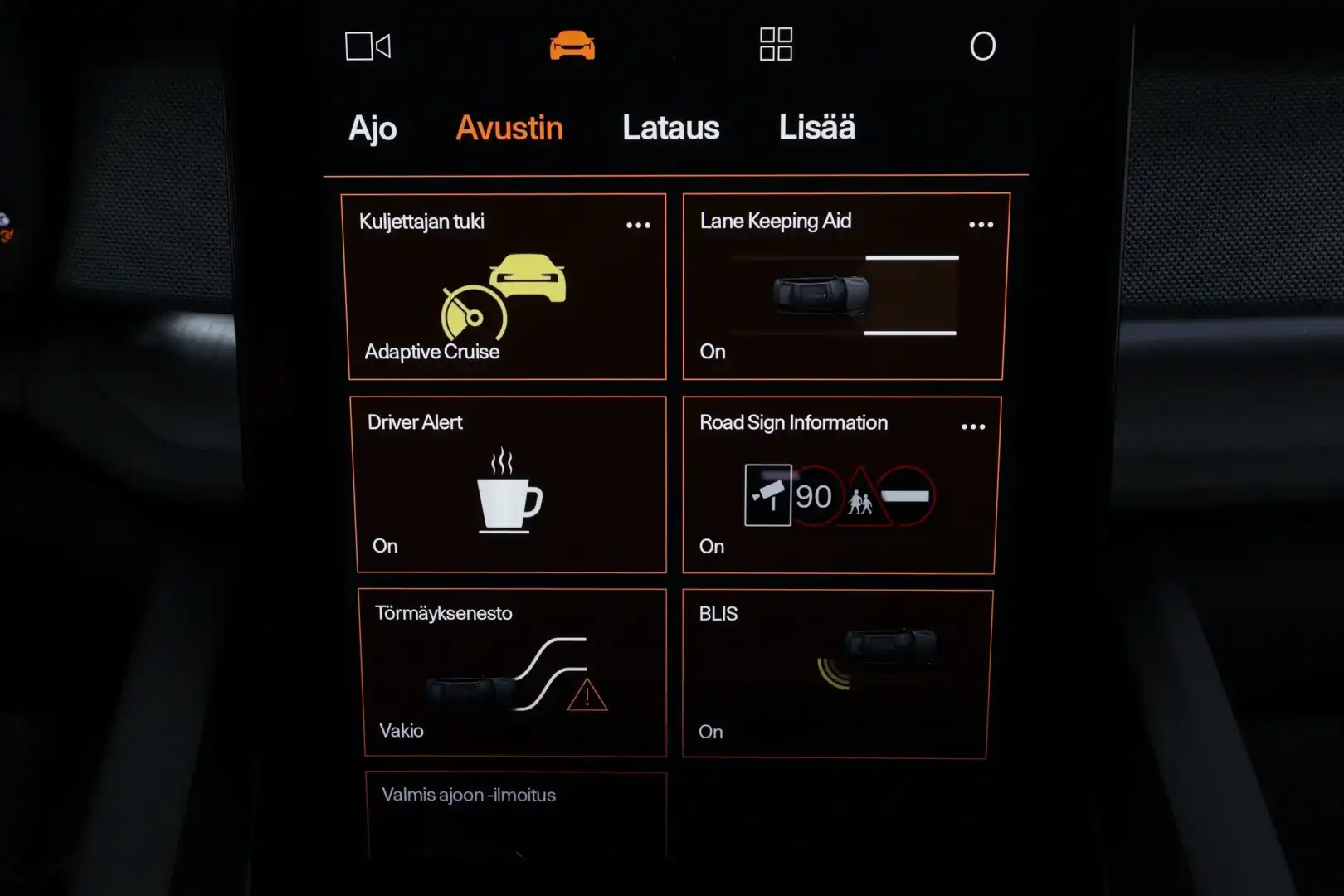Disable the Driver Alert function
Viewport: 1344px width, 896px height.
(510, 485)
